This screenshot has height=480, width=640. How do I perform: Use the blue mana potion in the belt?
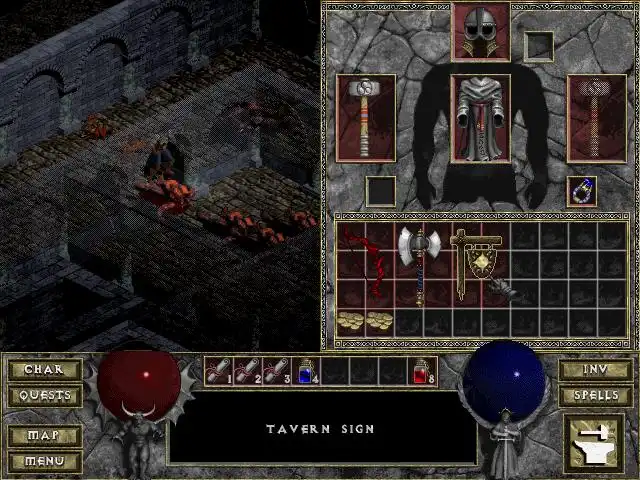[304, 371]
